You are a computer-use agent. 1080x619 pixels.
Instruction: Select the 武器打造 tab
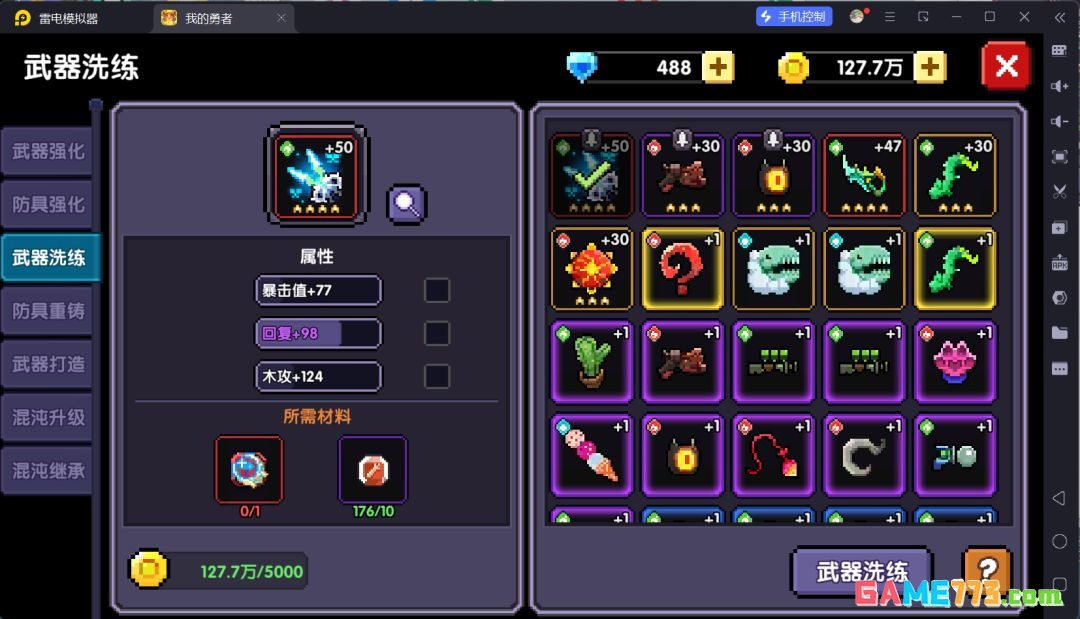[x=47, y=365]
